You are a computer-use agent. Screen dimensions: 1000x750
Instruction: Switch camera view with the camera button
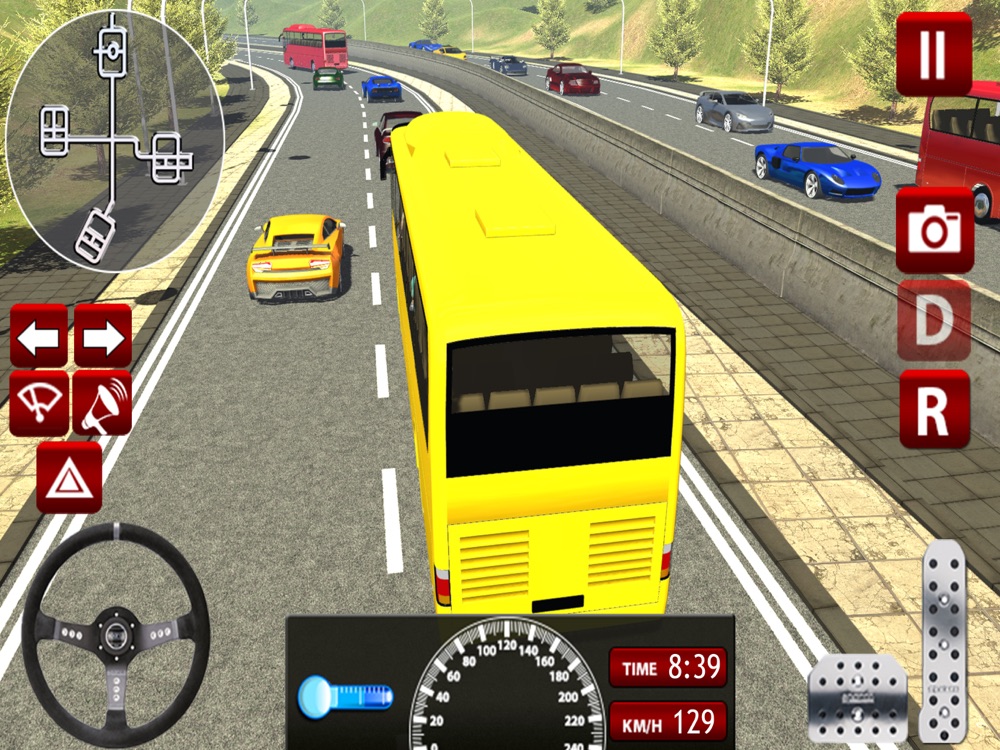coord(934,230)
